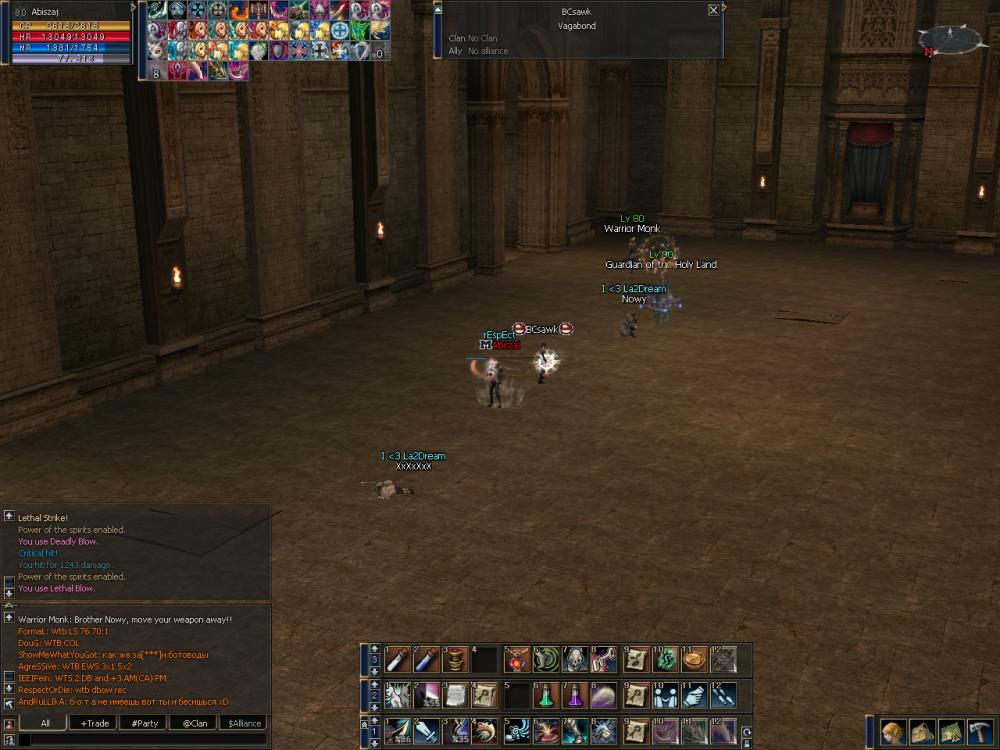This screenshot has width=1000, height=750.
Task: Close the BCsawk target window
Action: tap(713, 10)
